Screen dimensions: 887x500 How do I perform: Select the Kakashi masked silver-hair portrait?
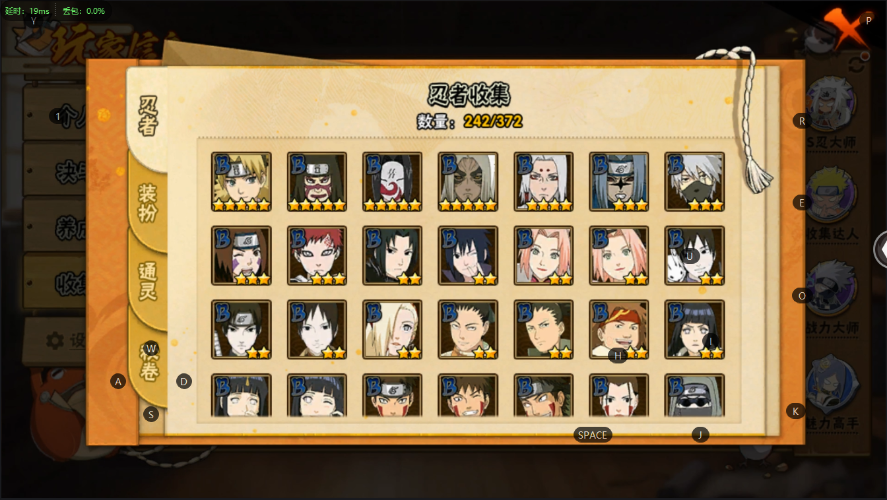coord(694,181)
